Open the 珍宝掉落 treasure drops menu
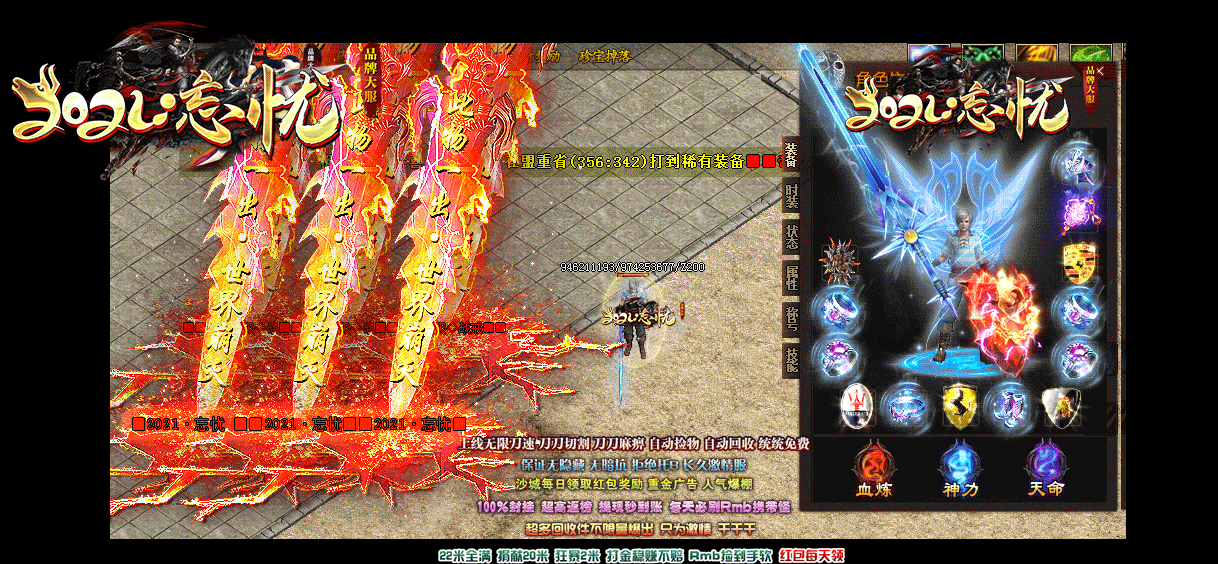Image resolution: width=1218 pixels, height=564 pixels. [604, 57]
